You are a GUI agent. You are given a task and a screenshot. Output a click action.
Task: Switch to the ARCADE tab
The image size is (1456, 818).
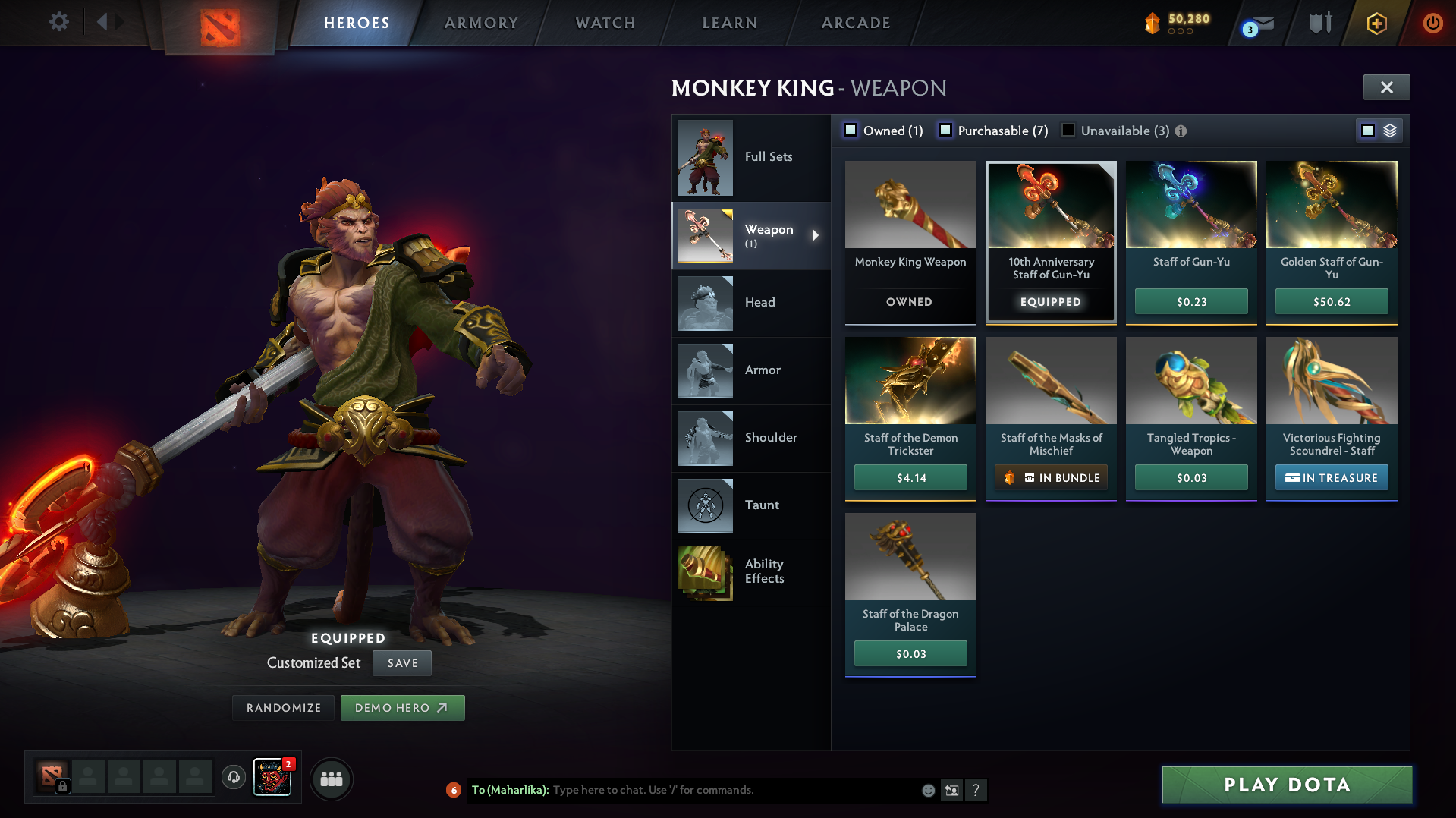click(x=855, y=23)
